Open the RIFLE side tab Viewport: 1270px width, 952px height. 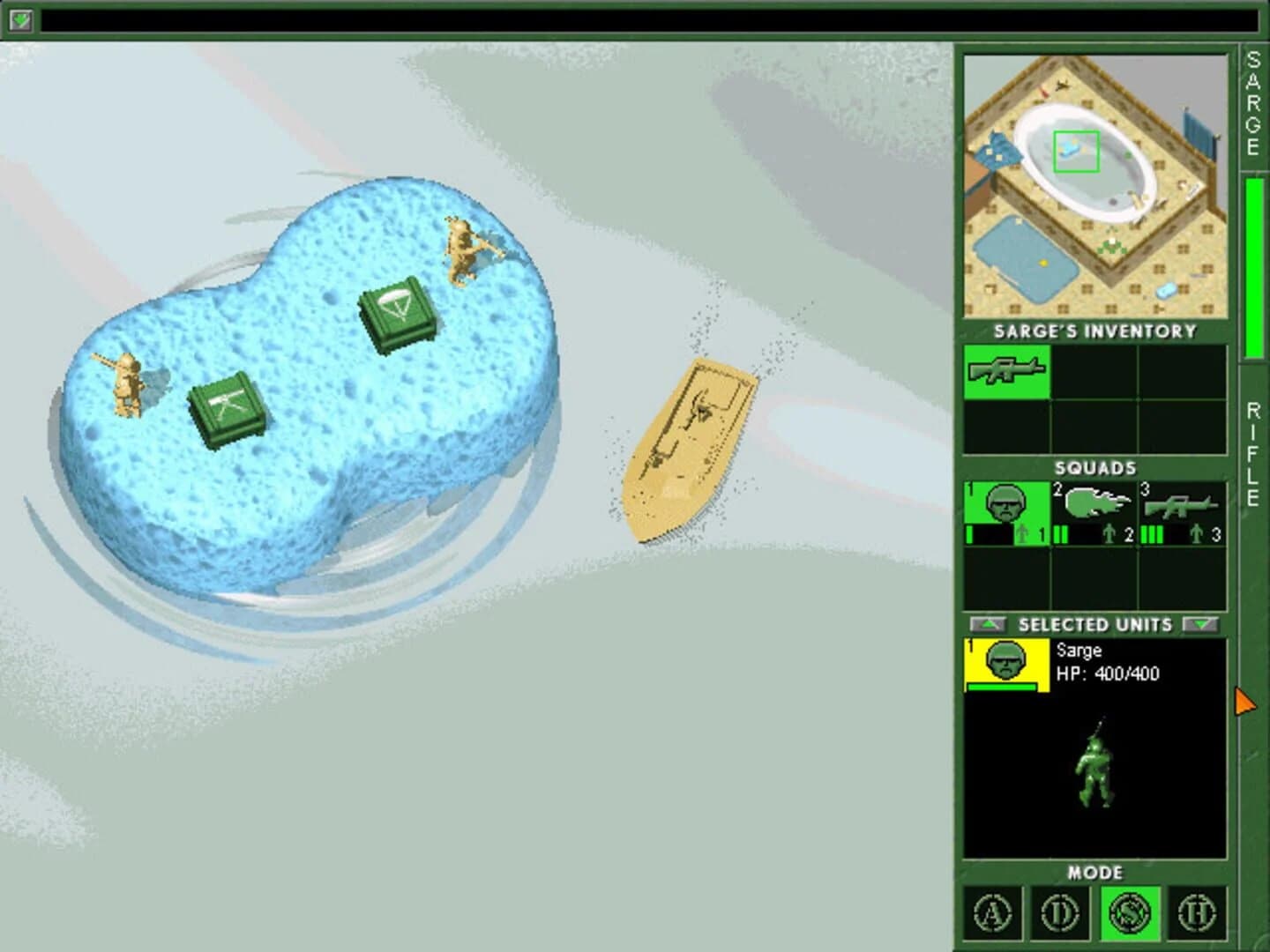(x=1251, y=454)
